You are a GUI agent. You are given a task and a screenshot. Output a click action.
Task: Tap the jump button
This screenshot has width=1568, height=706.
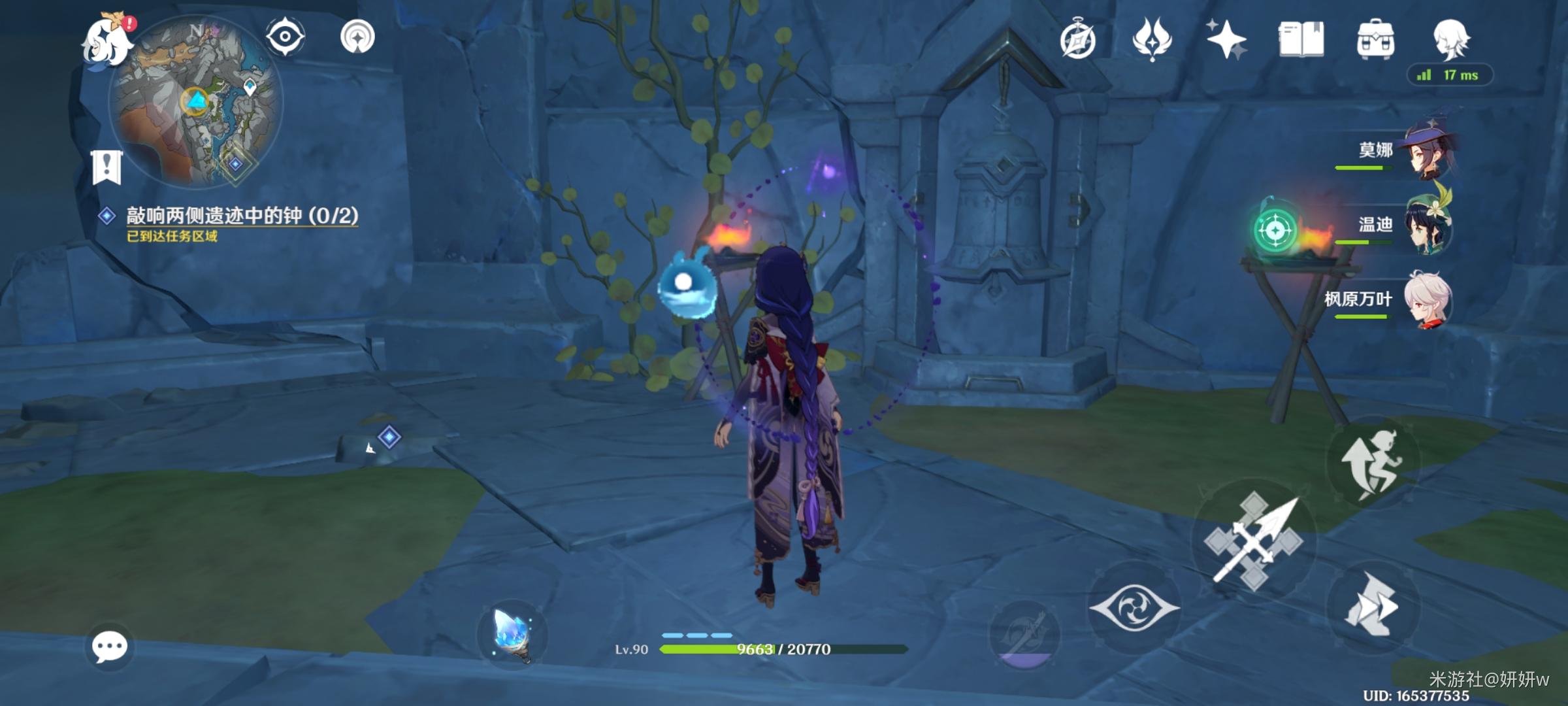1372,462
